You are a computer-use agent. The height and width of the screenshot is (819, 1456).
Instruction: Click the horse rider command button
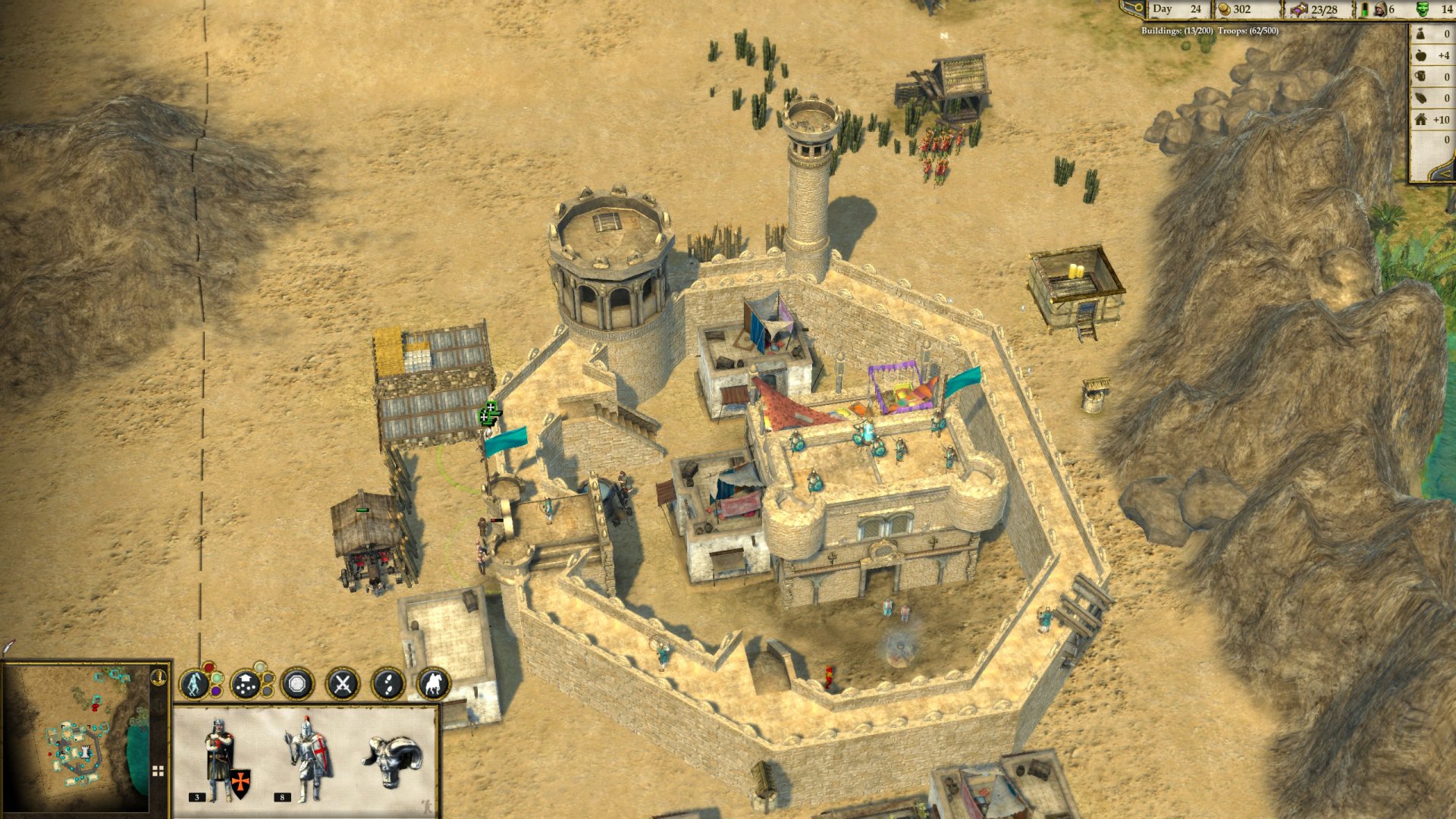coord(433,685)
